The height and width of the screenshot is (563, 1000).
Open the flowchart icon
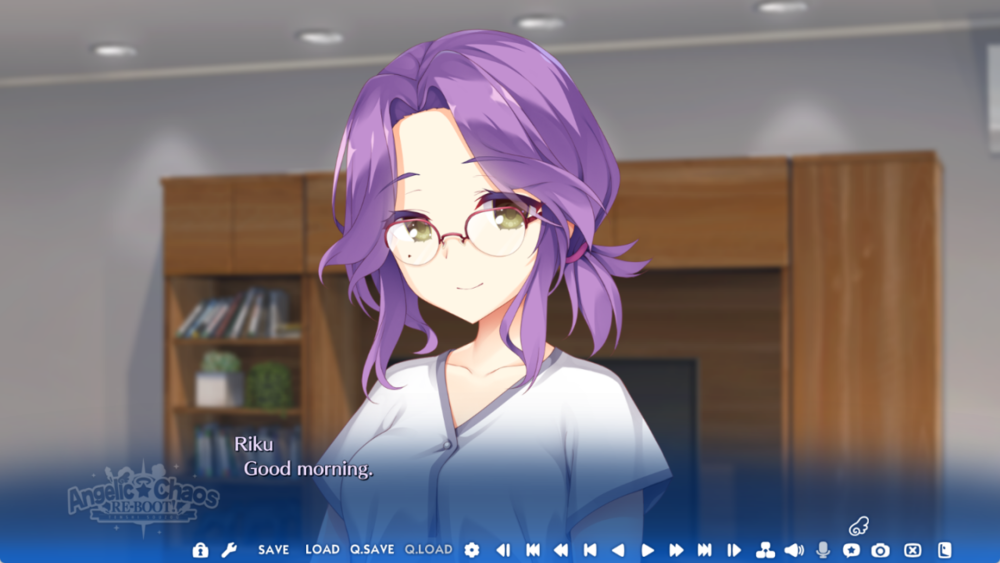765,550
